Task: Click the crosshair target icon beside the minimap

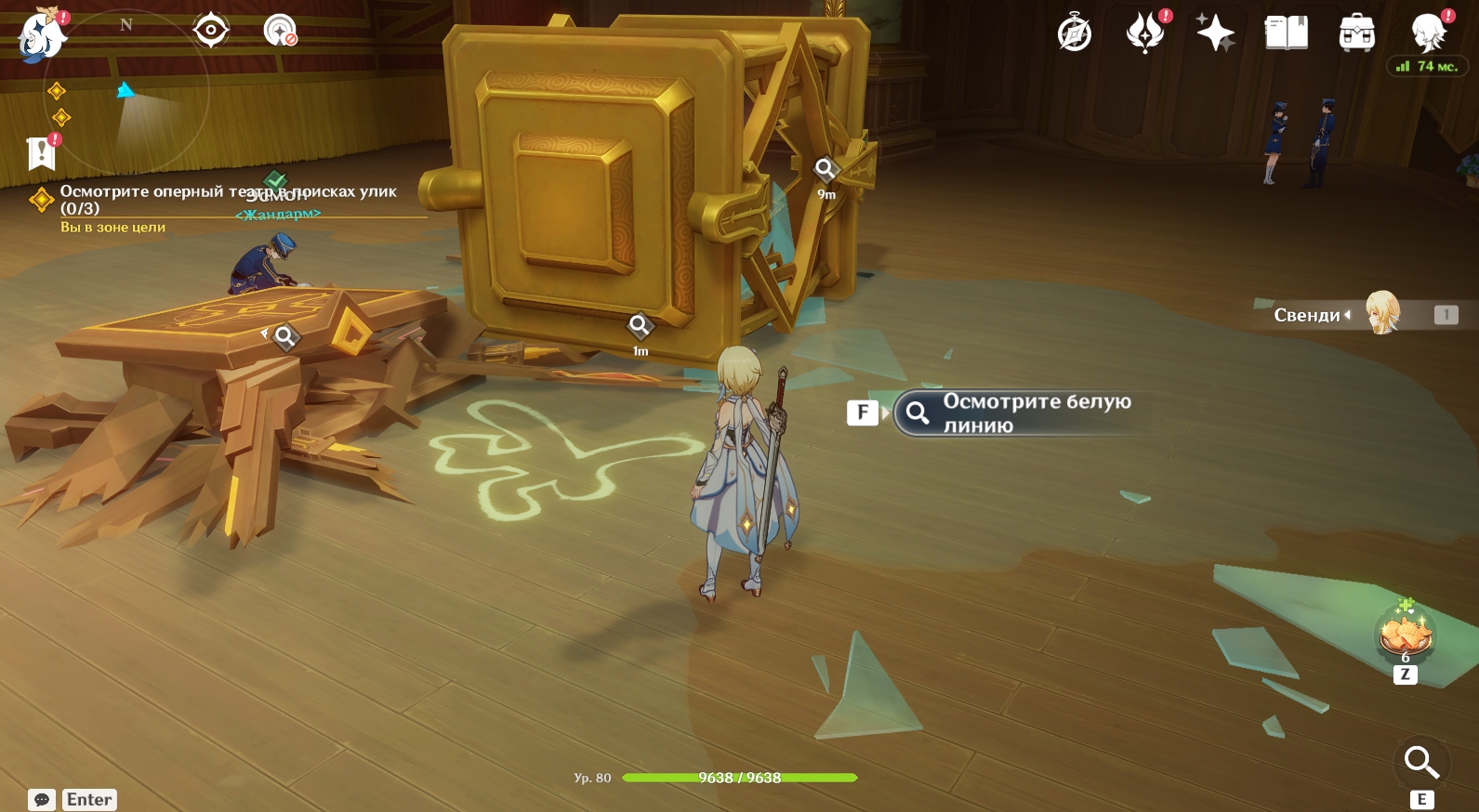Action: tap(211, 31)
